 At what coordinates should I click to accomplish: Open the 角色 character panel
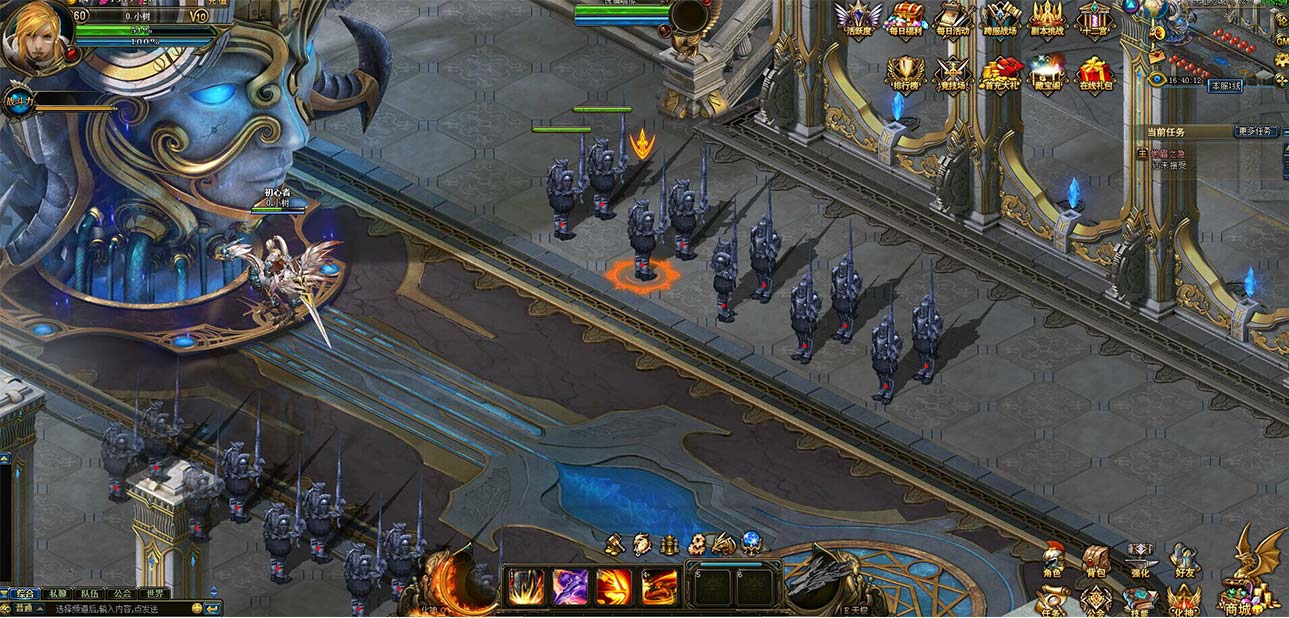point(1052,561)
